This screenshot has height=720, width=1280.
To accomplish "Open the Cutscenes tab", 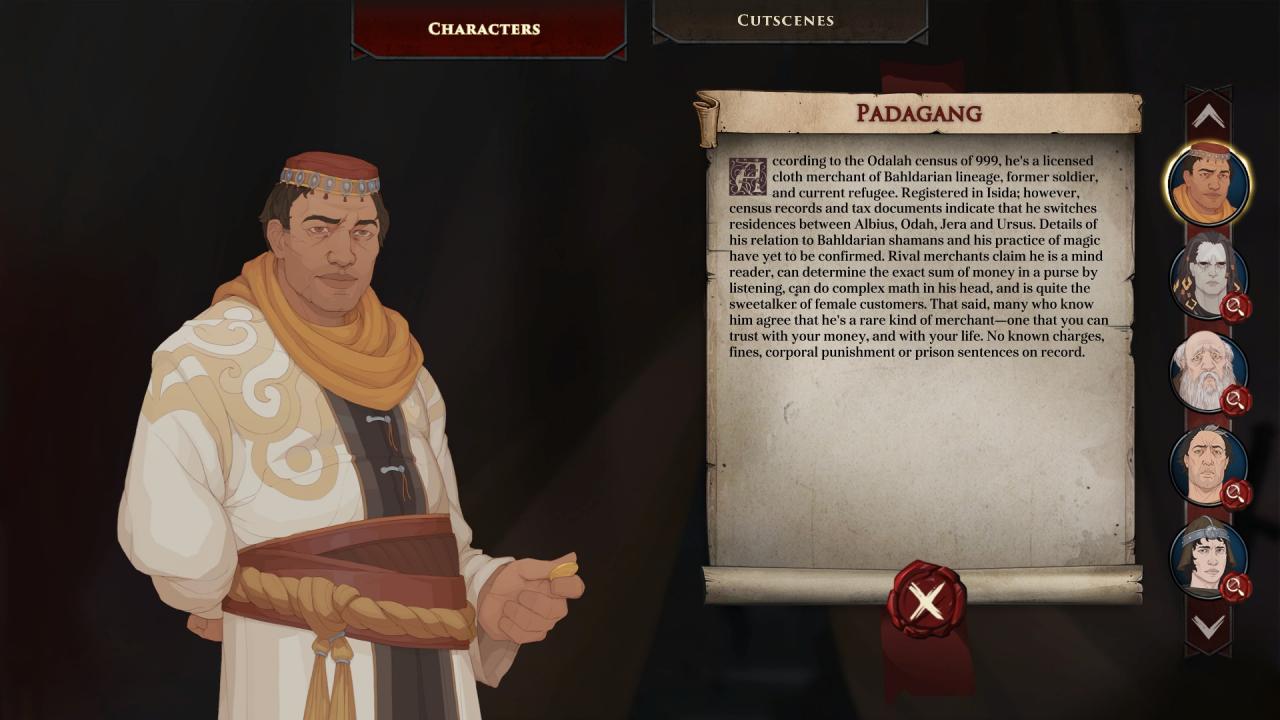I will coord(785,20).
